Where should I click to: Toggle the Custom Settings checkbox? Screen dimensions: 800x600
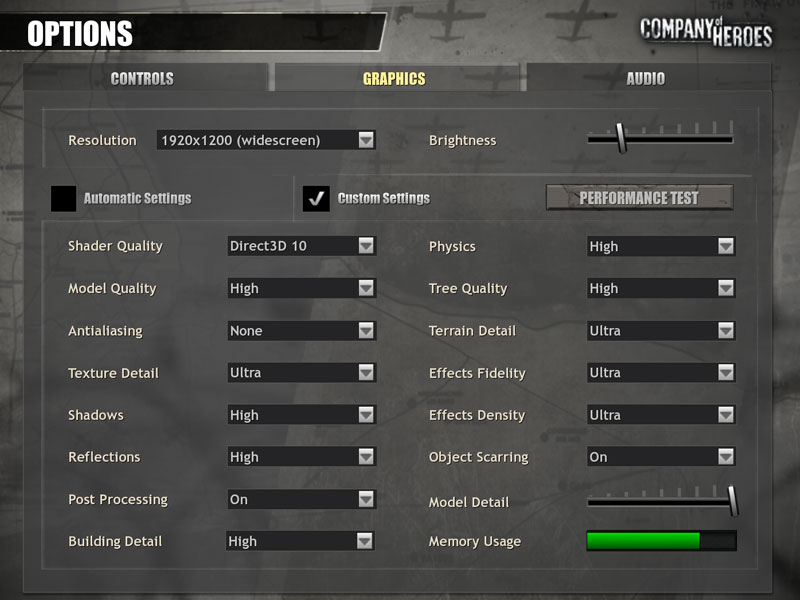click(316, 198)
